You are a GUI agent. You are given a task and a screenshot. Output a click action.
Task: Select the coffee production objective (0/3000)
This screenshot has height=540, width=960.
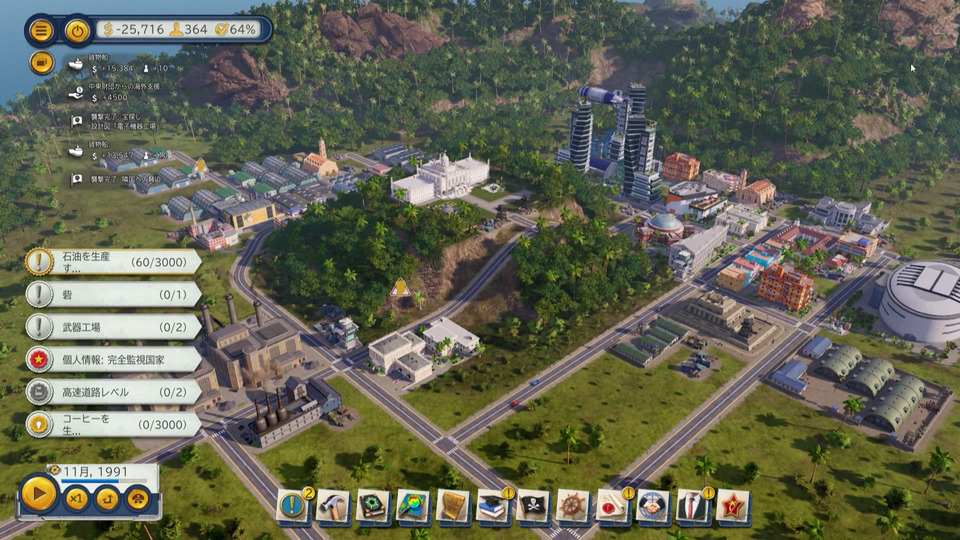pos(115,424)
